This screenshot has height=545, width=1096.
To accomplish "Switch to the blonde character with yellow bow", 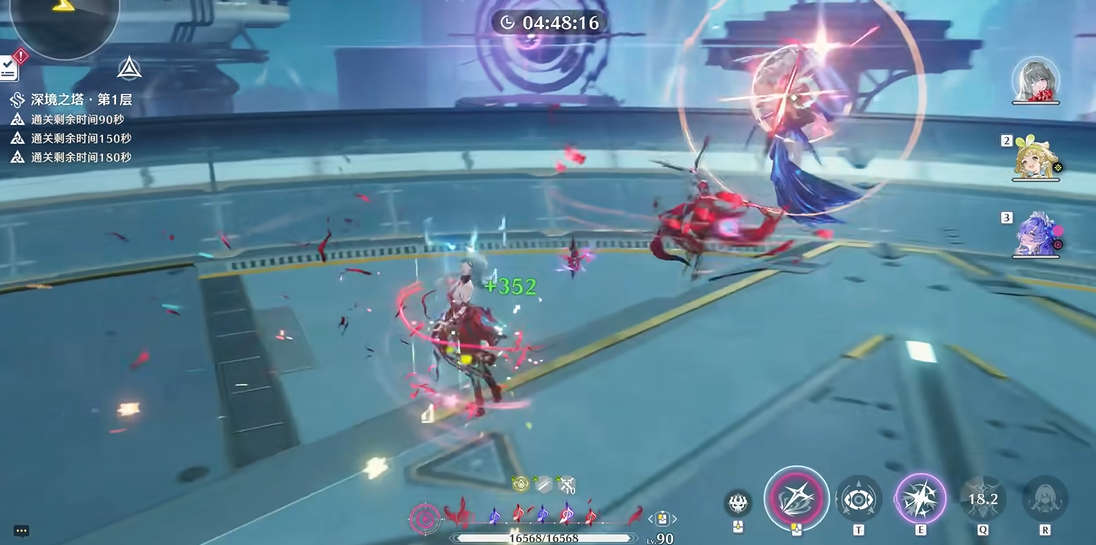I will coord(1036,159).
